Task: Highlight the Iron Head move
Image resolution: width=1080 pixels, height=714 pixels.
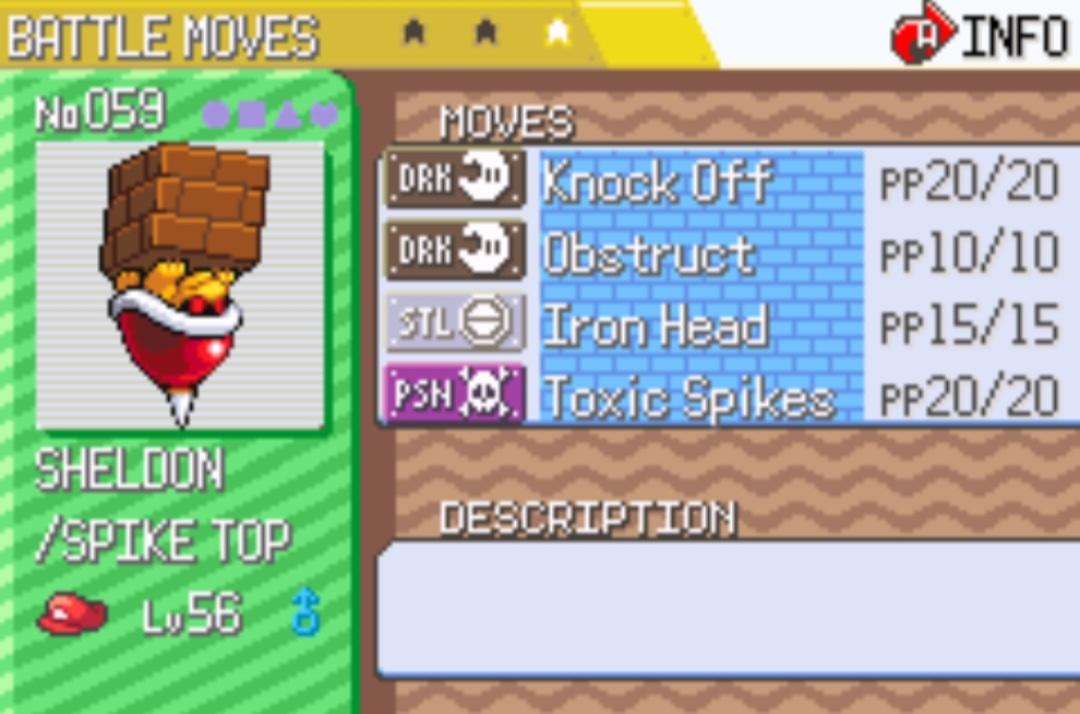Action: click(x=655, y=326)
